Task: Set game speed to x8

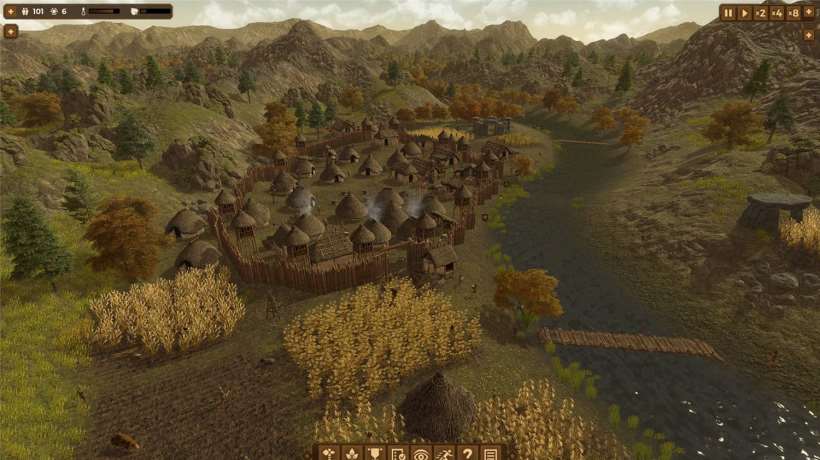Action: pyautogui.click(x=794, y=13)
